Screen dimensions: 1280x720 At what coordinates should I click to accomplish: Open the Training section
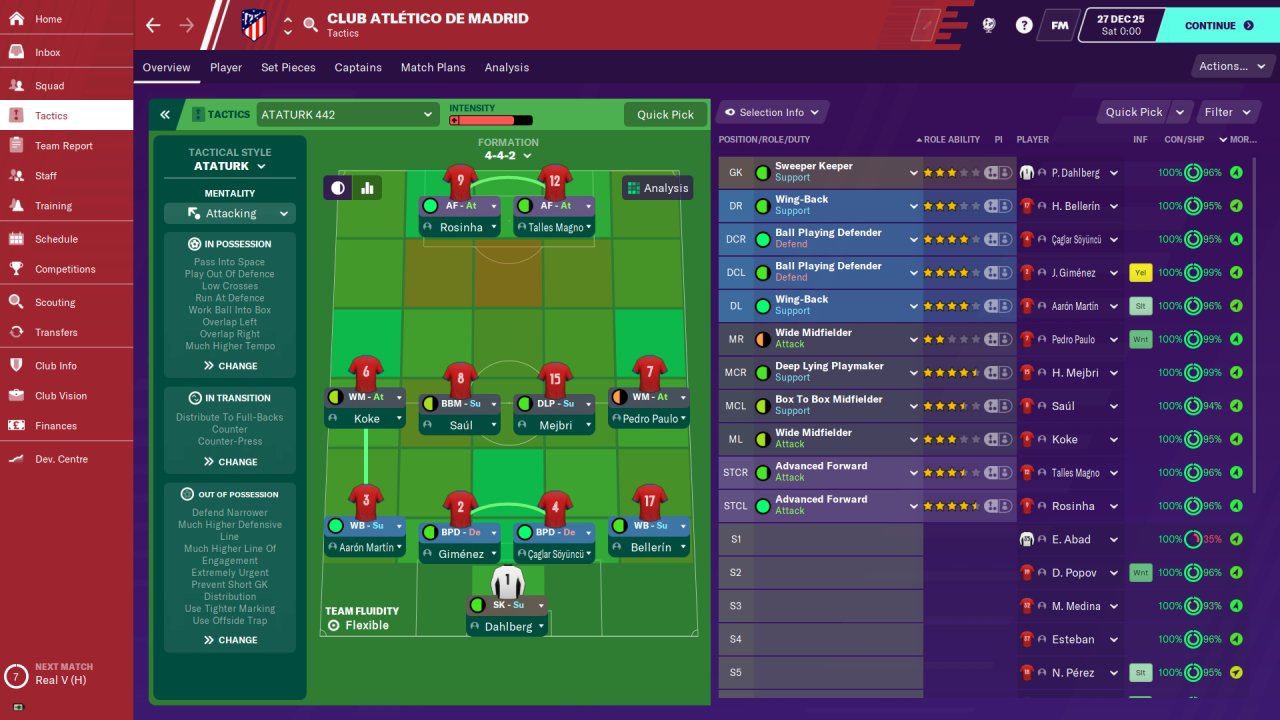53,206
